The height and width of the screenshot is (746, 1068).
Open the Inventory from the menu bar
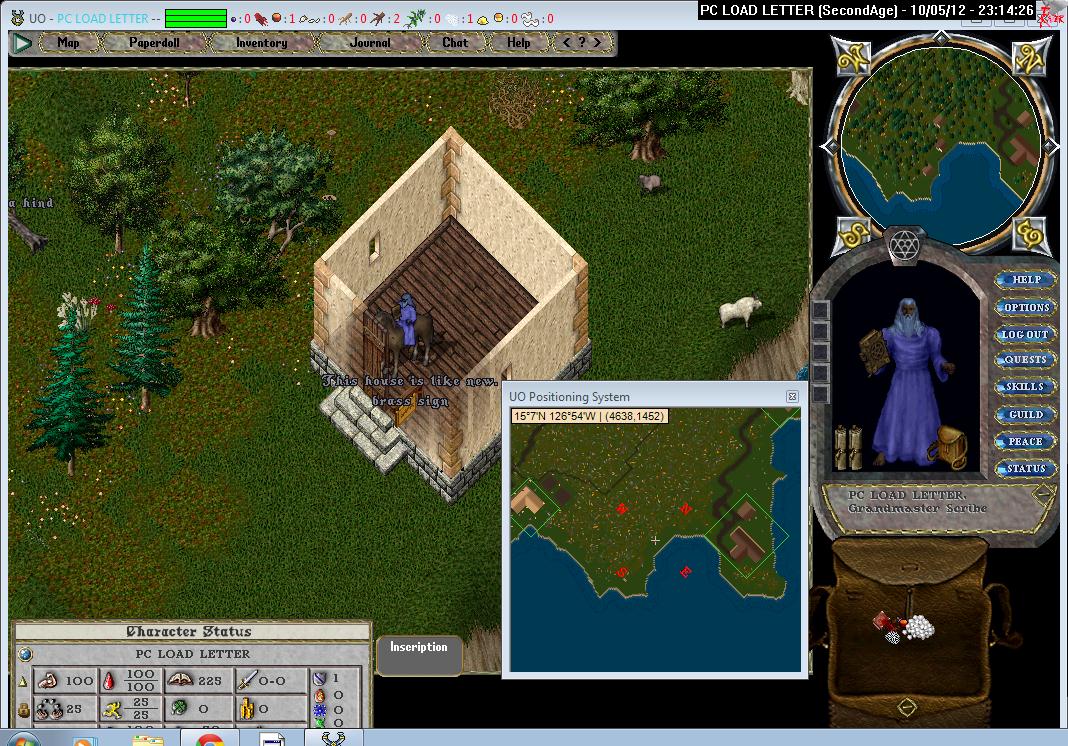pos(261,43)
